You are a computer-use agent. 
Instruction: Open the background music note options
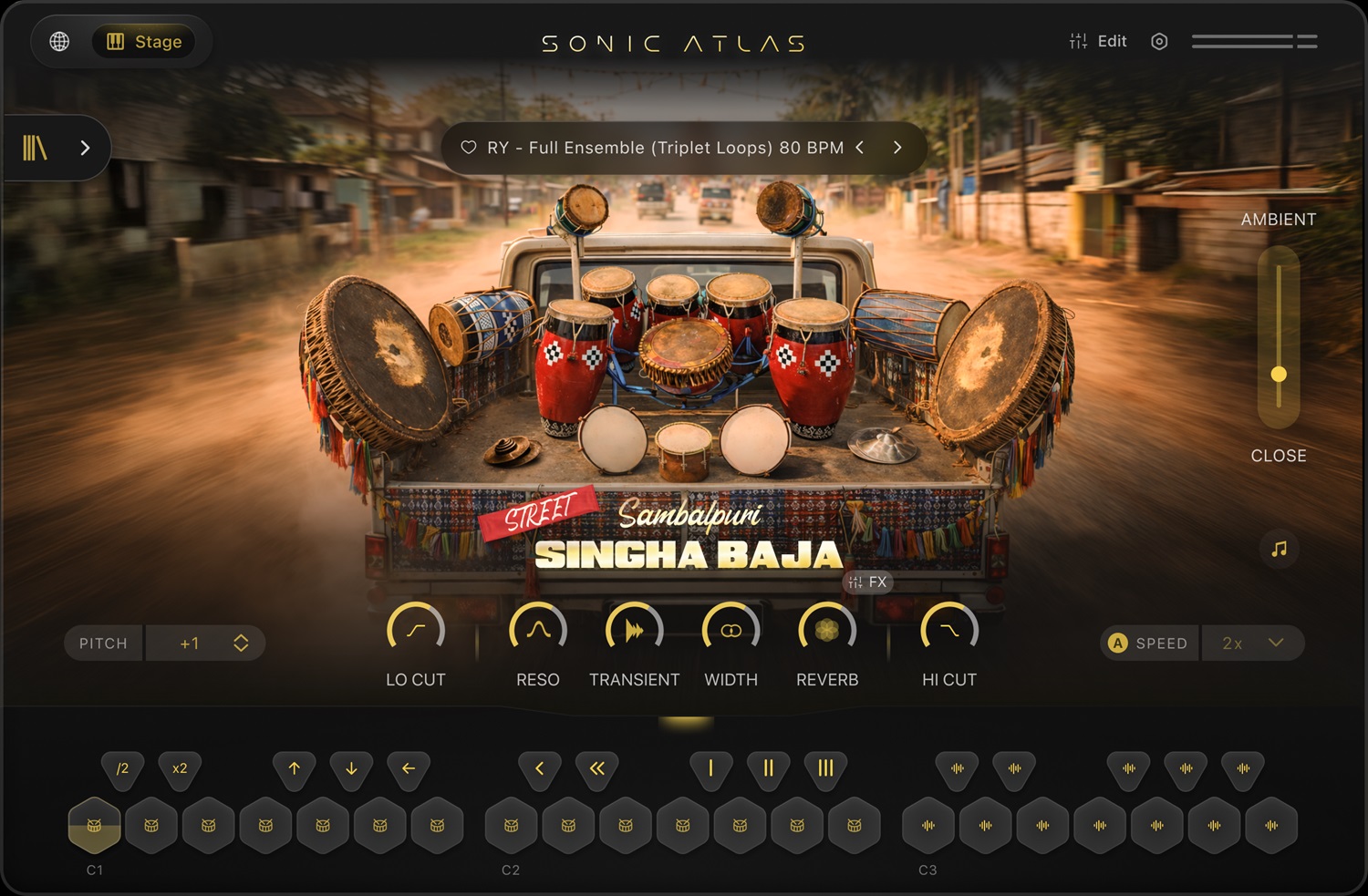pyautogui.click(x=1279, y=549)
